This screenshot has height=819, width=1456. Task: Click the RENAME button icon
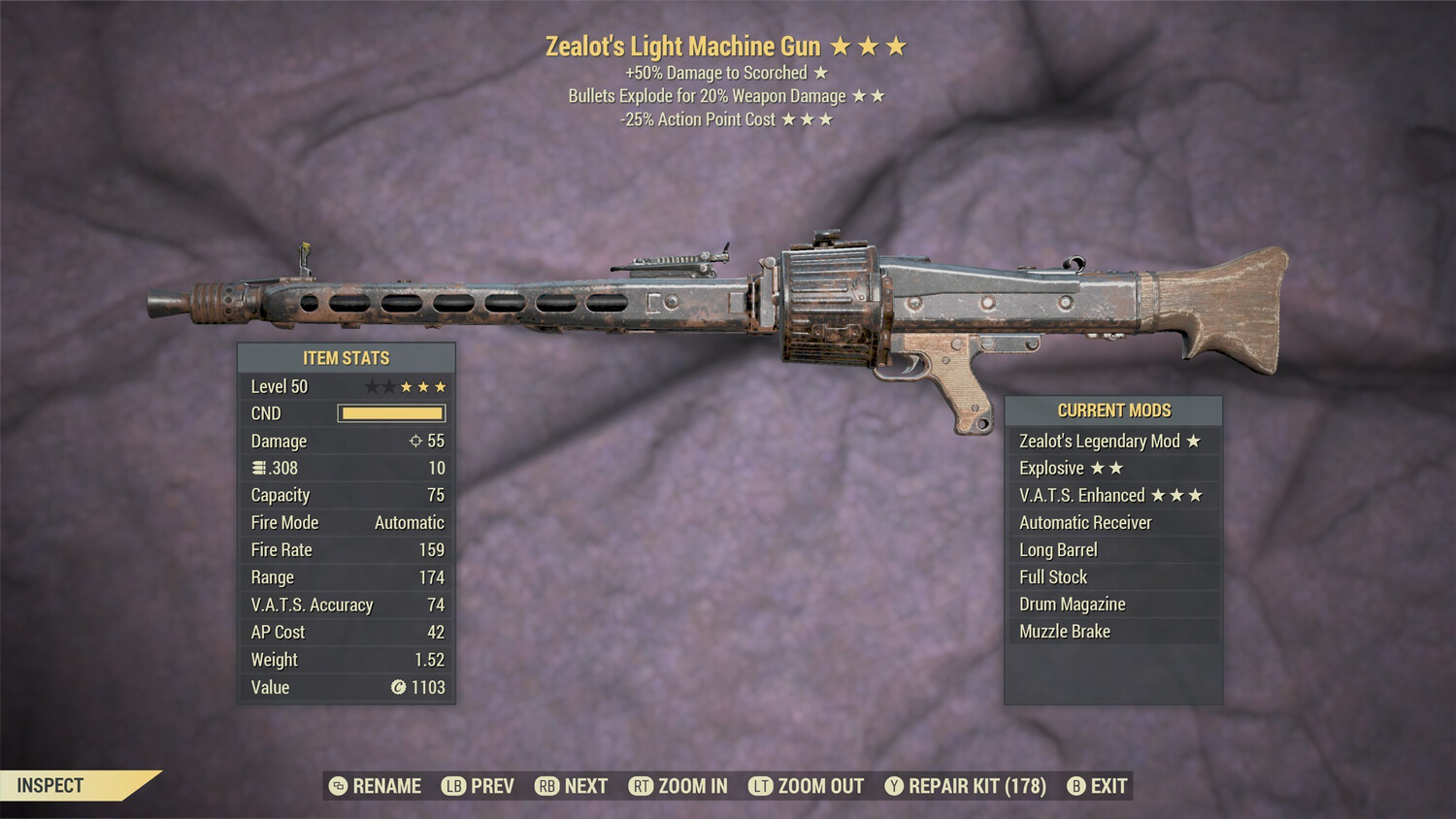click(x=336, y=786)
